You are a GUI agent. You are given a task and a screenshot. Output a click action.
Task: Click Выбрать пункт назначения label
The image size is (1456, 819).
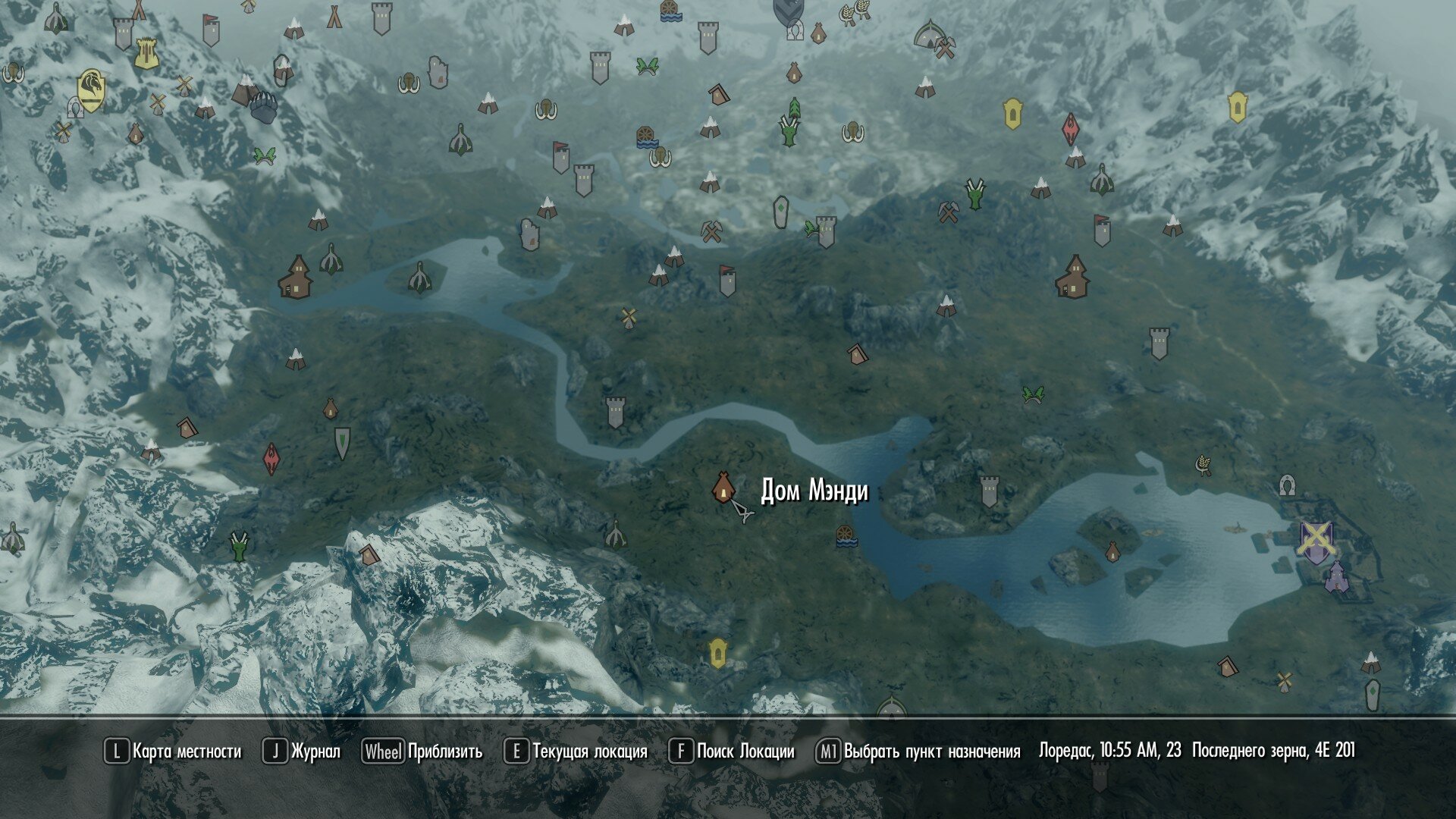931,752
